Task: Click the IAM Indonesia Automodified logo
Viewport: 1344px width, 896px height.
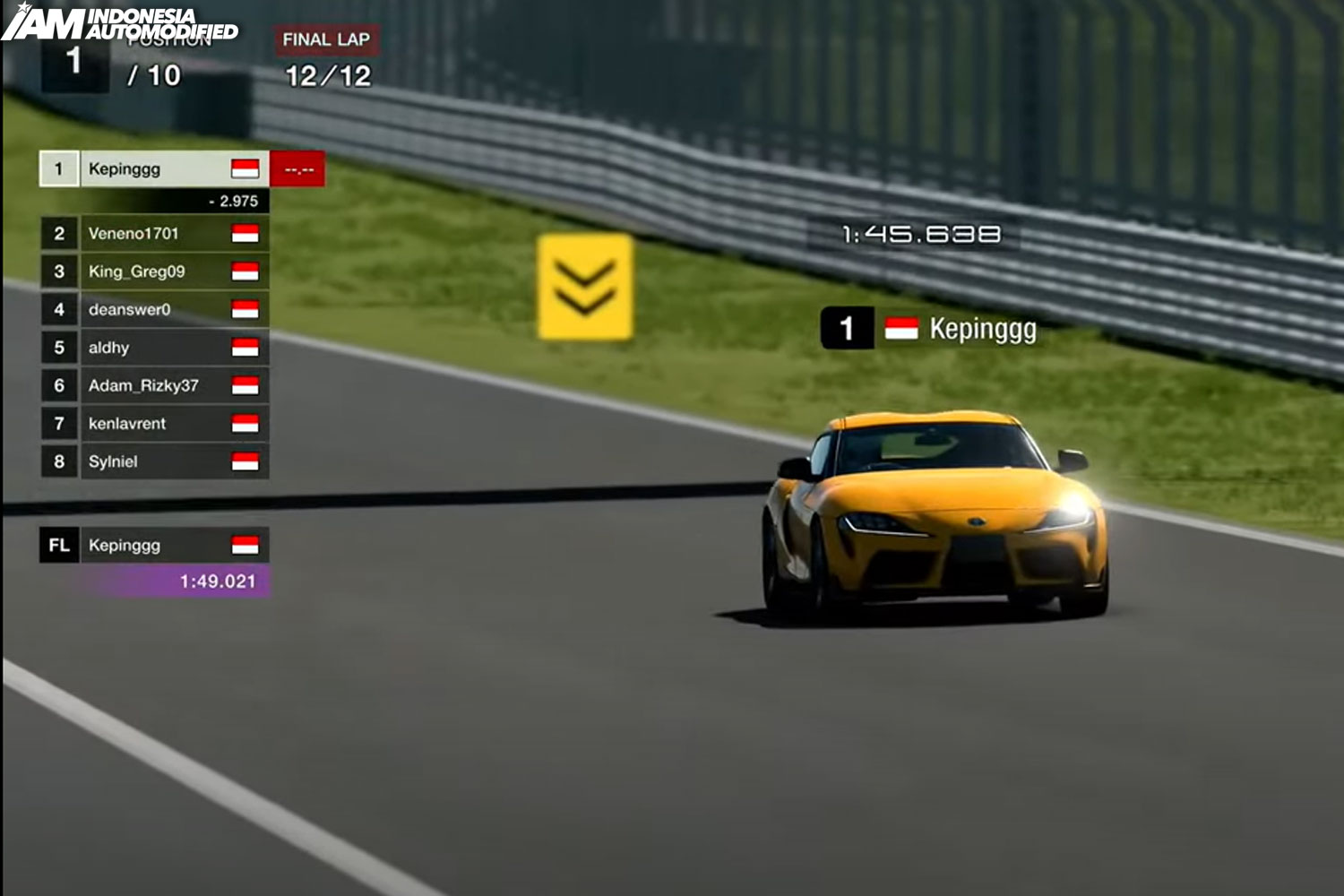Action: click(x=121, y=23)
